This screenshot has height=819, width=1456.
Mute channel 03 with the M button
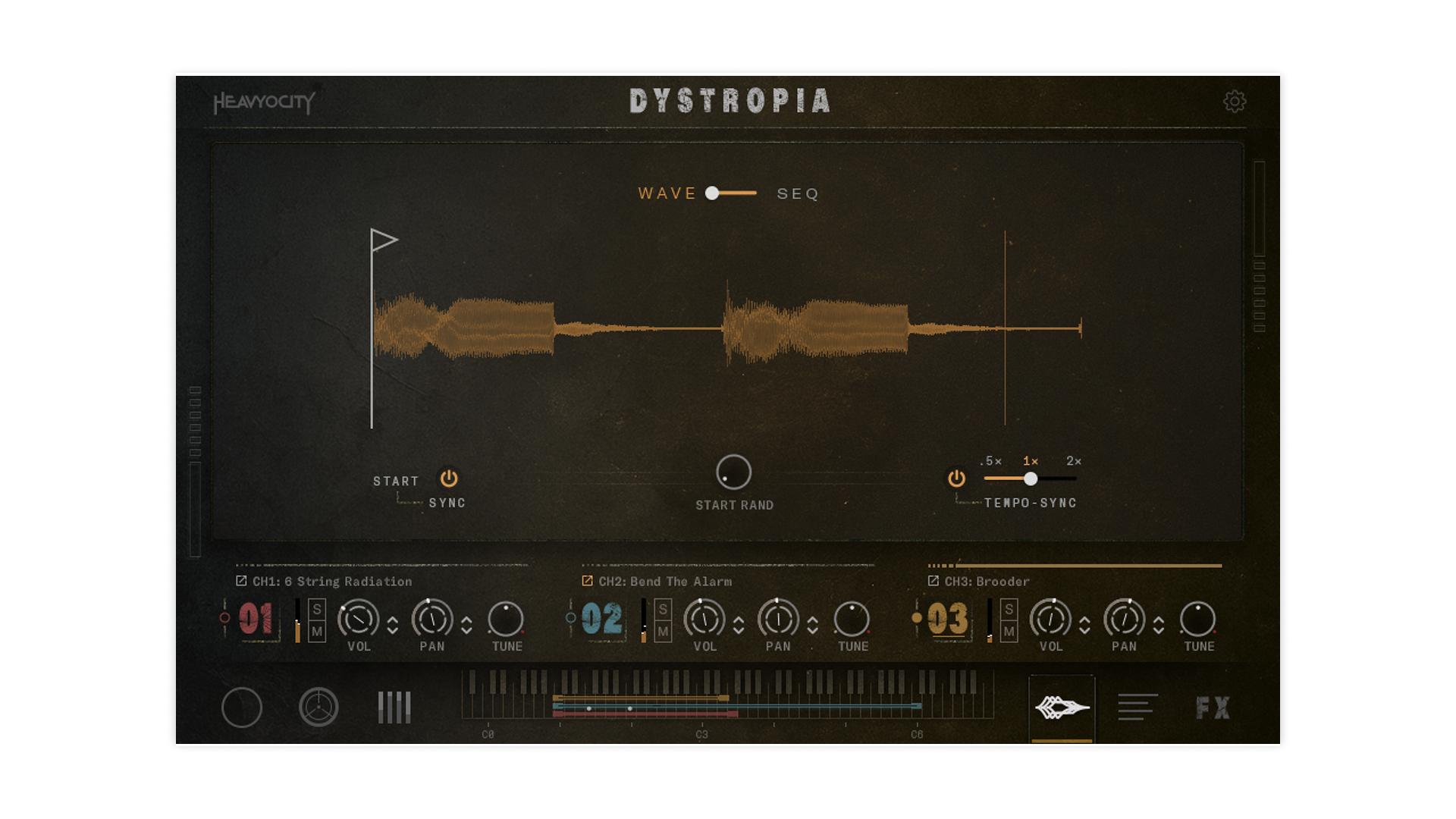tap(1008, 631)
